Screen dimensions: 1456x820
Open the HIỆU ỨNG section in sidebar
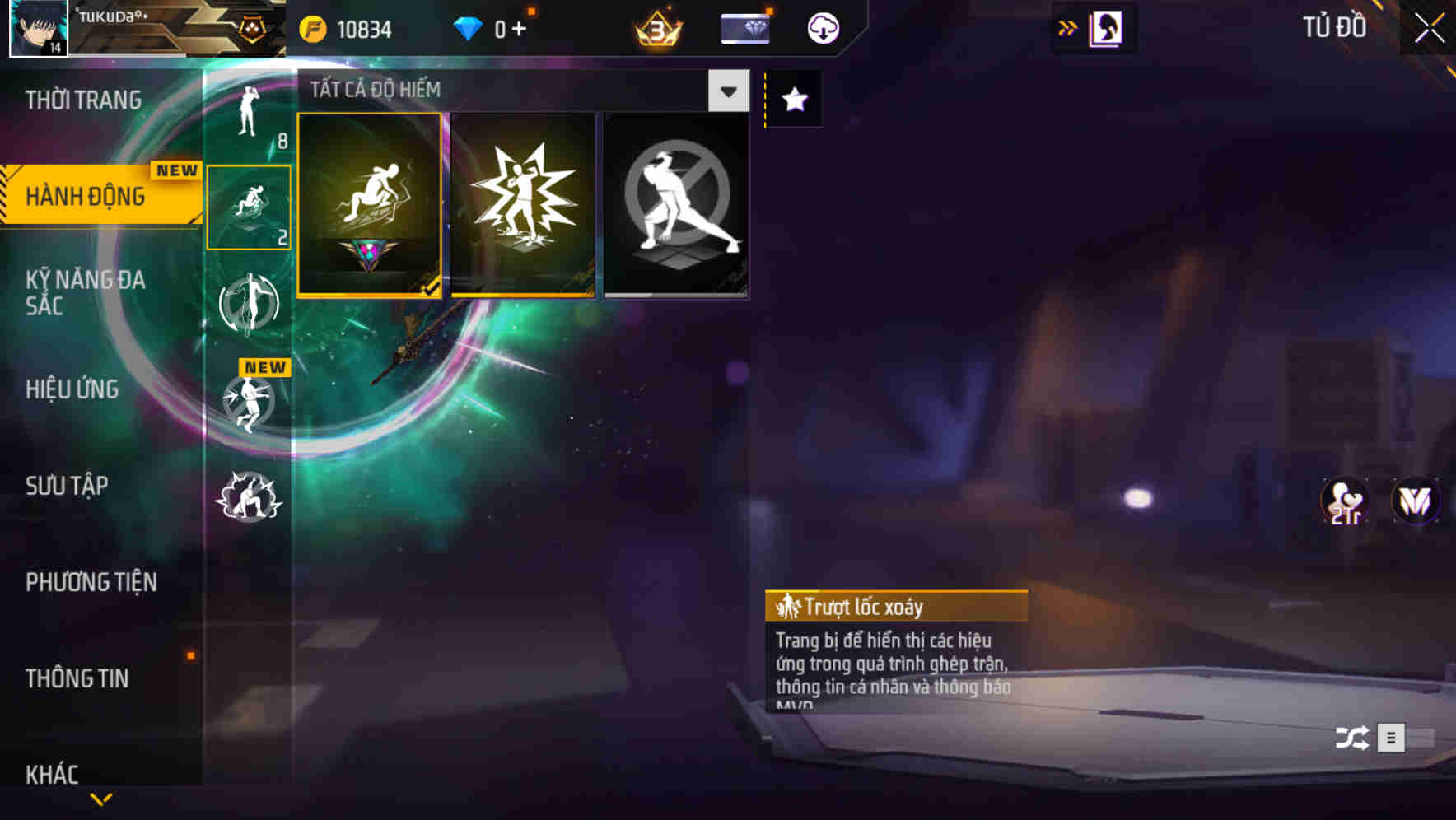74,389
